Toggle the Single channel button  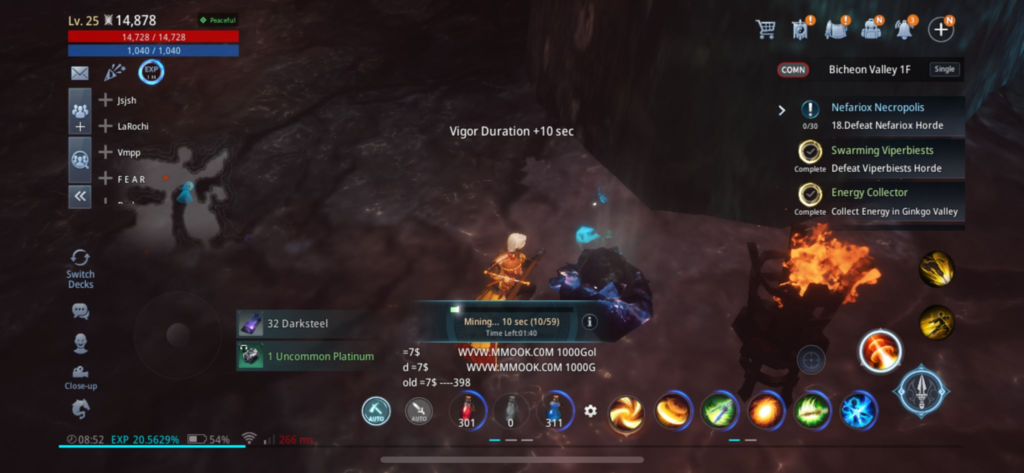coord(943,70)
